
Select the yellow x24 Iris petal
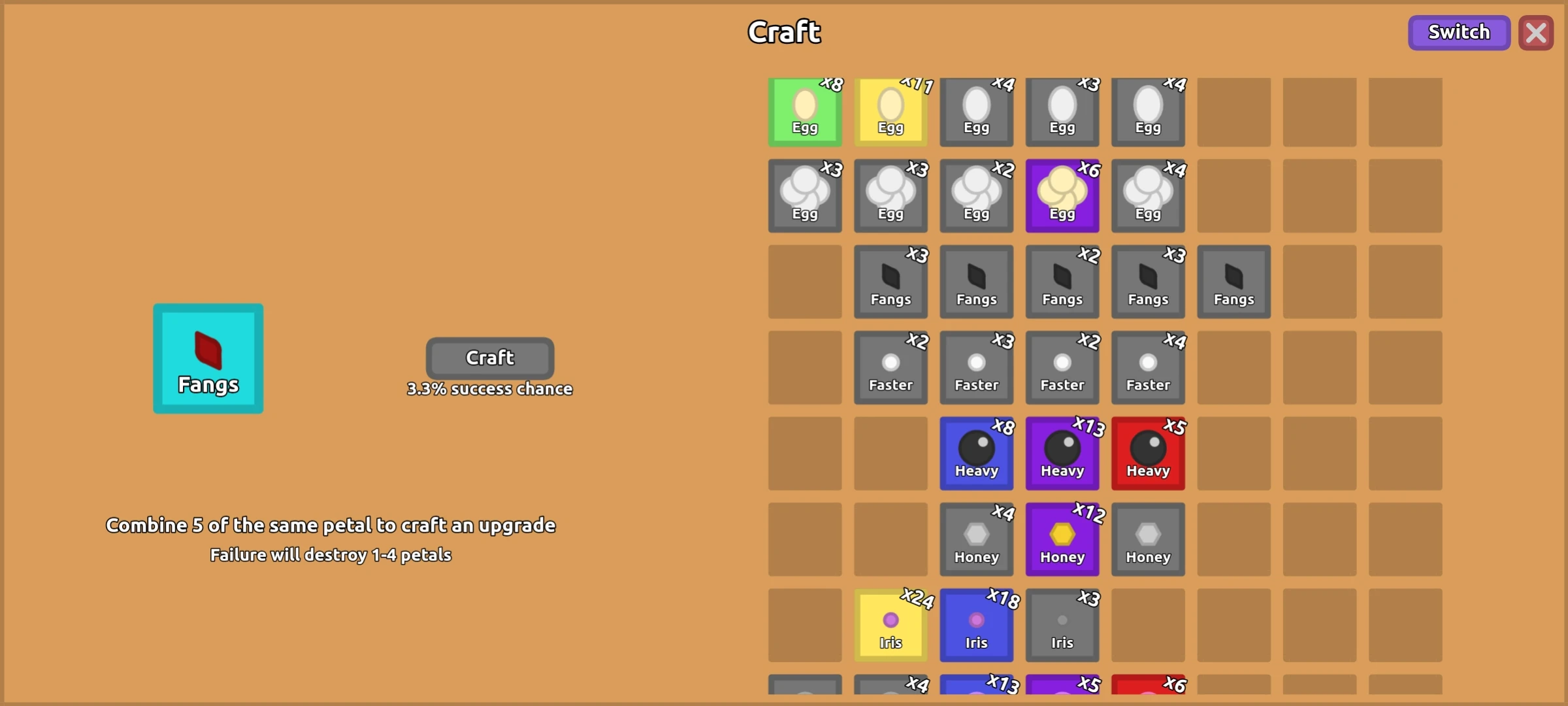(x=890, y=624)
